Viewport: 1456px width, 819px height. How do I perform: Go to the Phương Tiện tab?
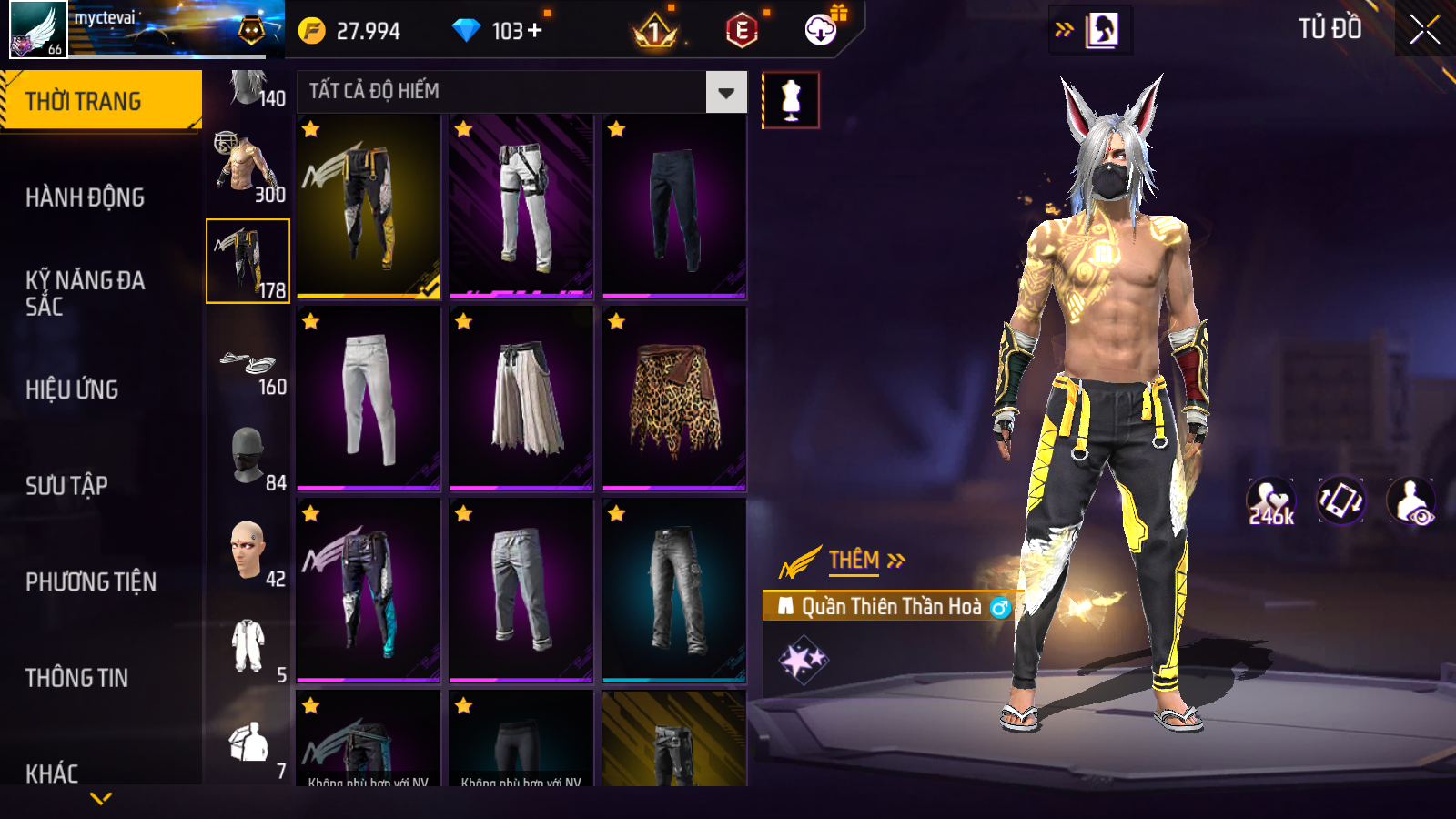pyautogui.click(x=91, y=581)
